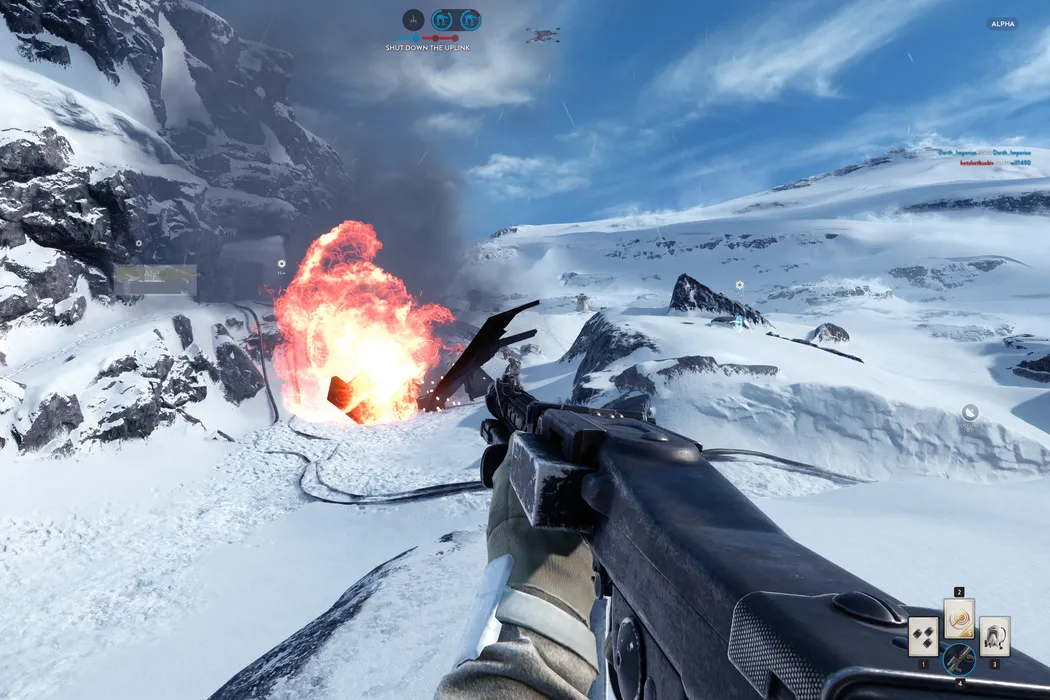The height and width of the screenshot is (700, 1050).
Task: Select the thermal detonator card in slot 1
Action: coord(923,636)
